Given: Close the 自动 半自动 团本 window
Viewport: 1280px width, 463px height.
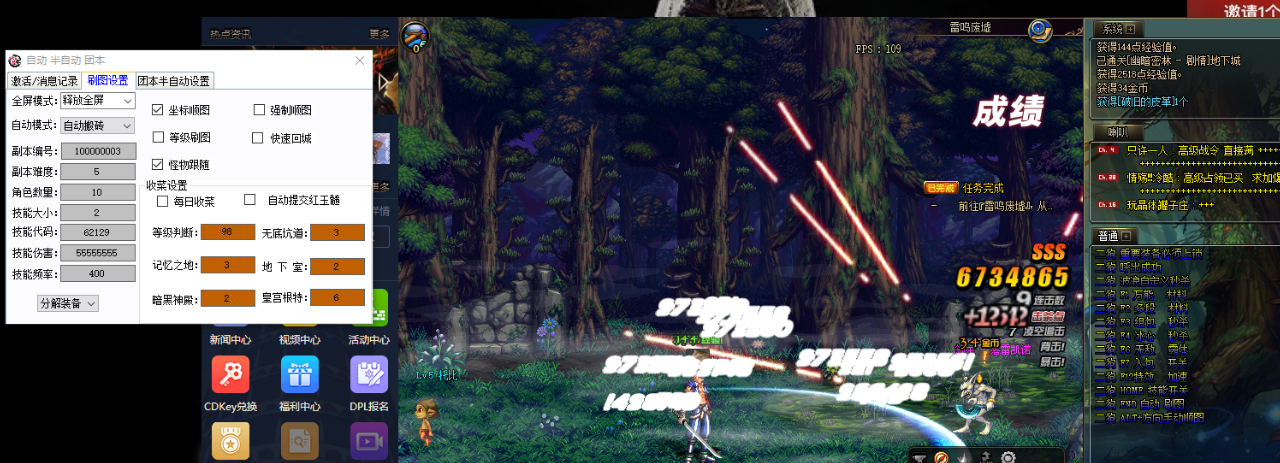Looking at the screenshot, I should 360,60.
